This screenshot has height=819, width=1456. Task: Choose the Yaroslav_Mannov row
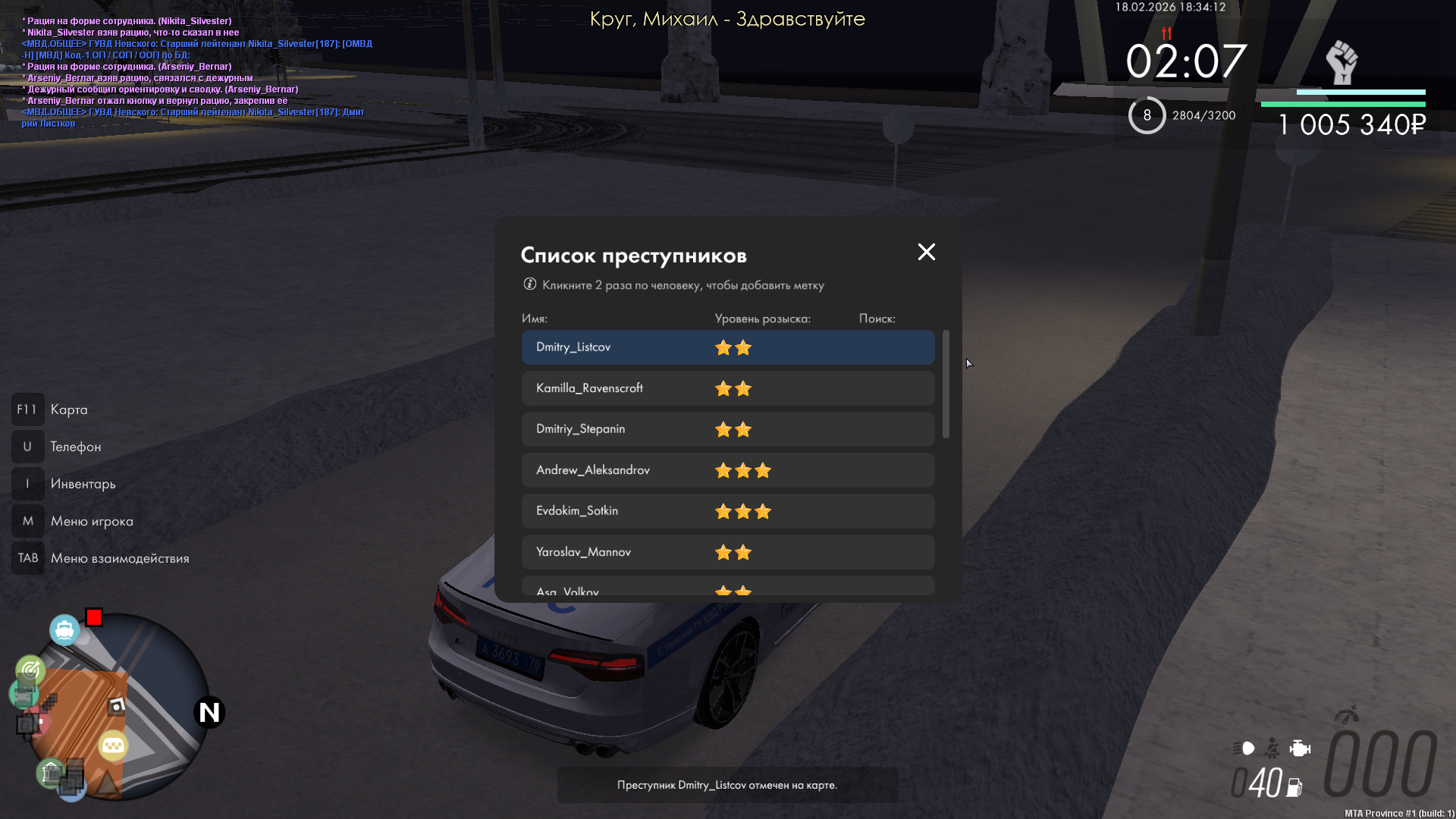(726, 552)
